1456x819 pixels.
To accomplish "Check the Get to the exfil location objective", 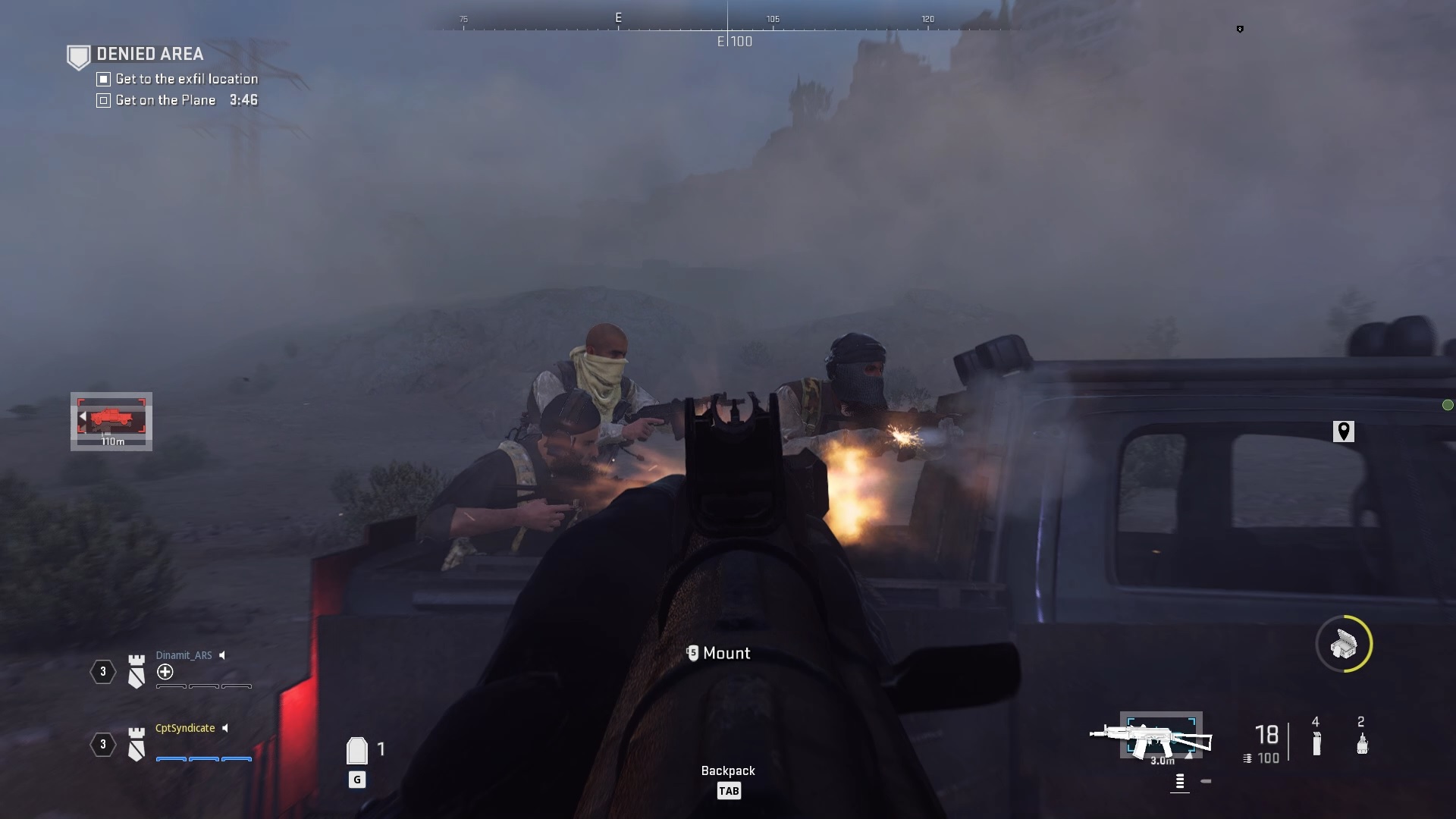I will pyautogui.click(x=102, y=79).
